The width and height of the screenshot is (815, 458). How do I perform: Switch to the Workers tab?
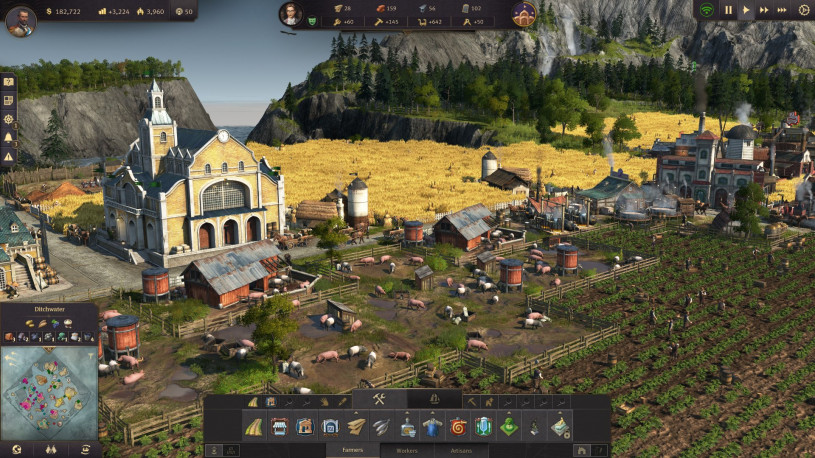click(x=407, y=450)
